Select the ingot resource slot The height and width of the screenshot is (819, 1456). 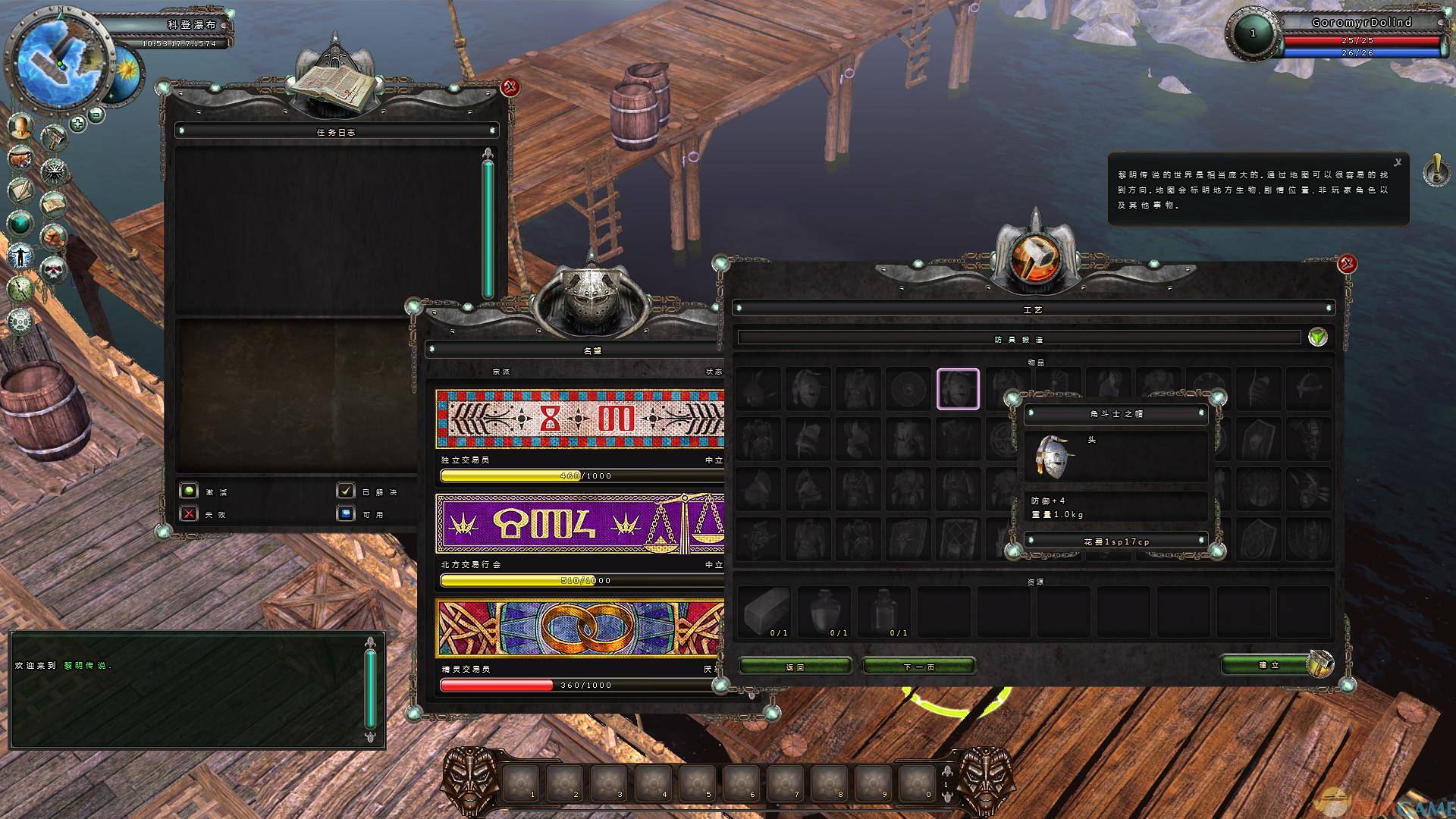tap(764, 610)
